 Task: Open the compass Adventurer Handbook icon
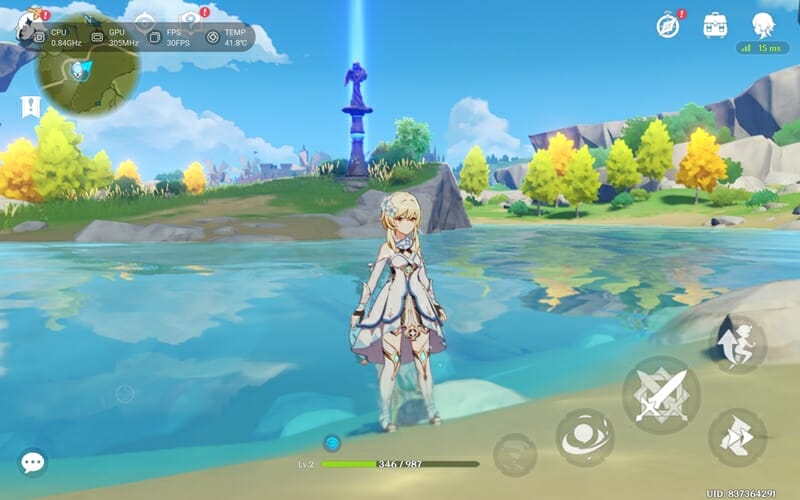pyautogui.click(x=668, y=24)
